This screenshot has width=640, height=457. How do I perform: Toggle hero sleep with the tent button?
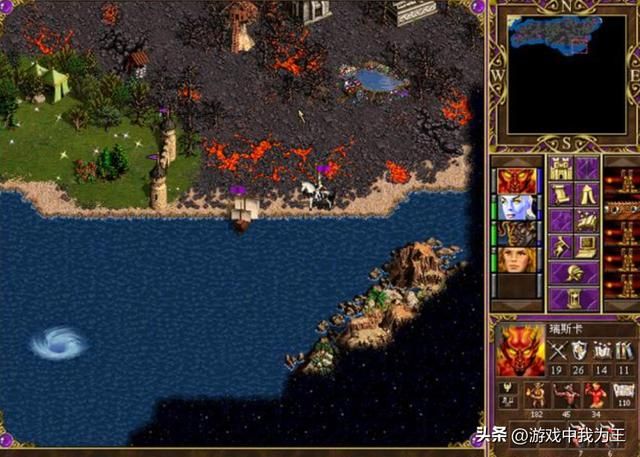tap(587, 194)
